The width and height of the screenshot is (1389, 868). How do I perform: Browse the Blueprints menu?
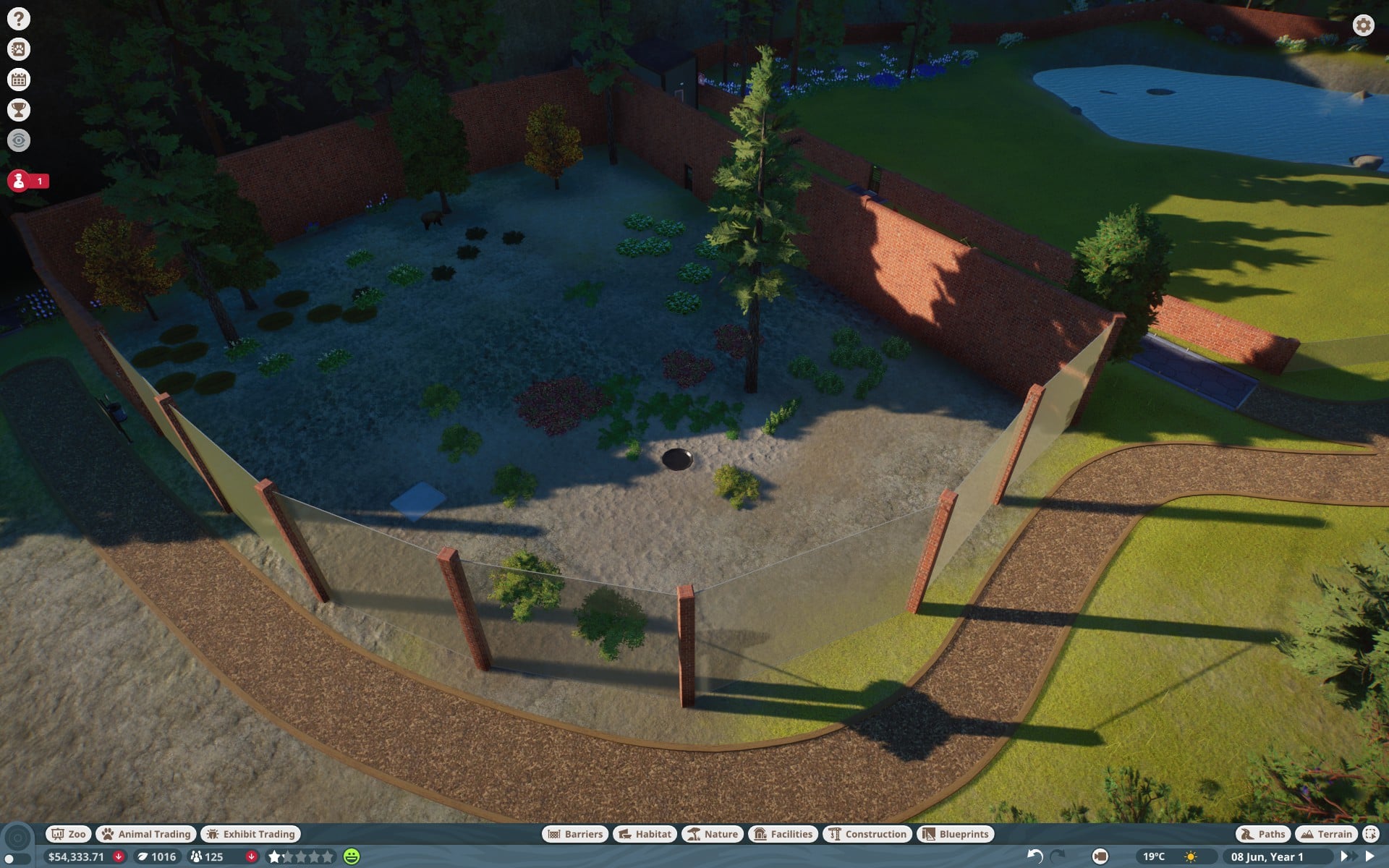click(955, 834)
